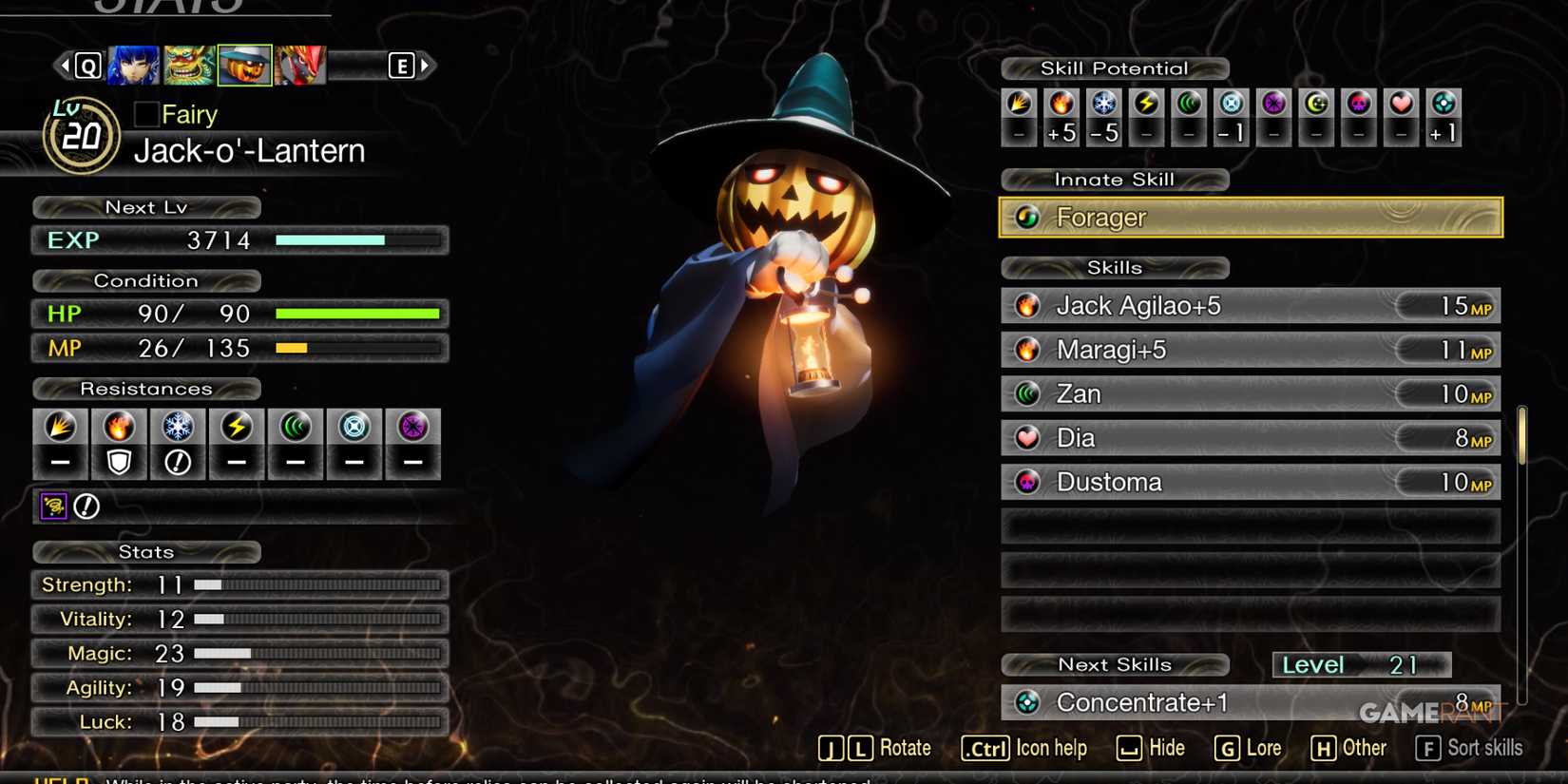Click the heart icon next to Dia
Screen dimensions: 1568x784
[x=1029, y=438]
